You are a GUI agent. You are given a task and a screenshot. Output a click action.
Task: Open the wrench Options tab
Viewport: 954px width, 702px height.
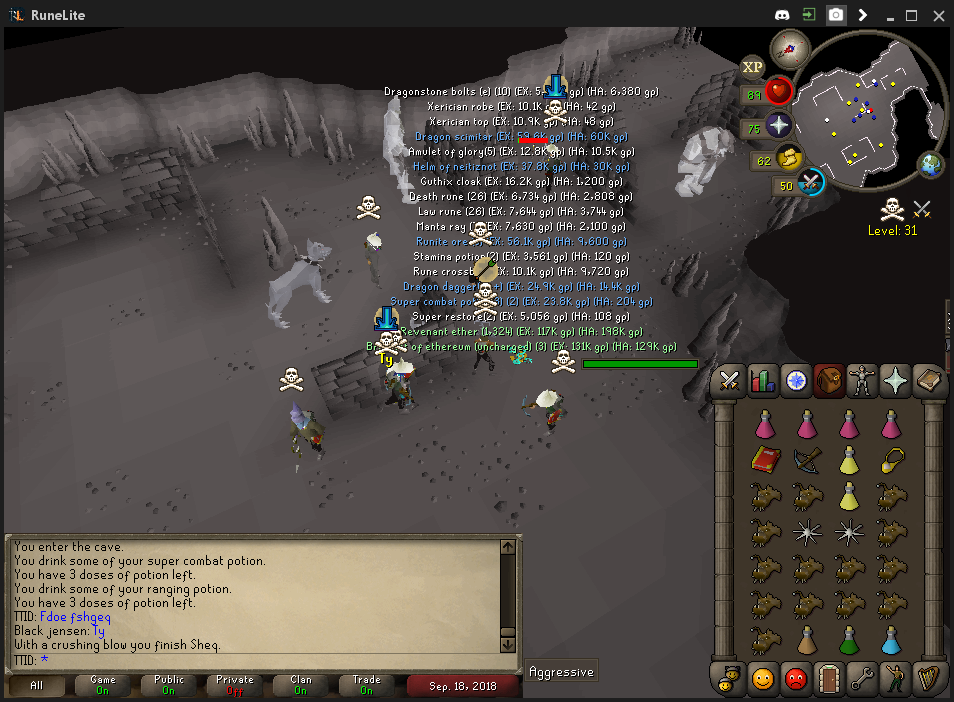coord(861,678)
